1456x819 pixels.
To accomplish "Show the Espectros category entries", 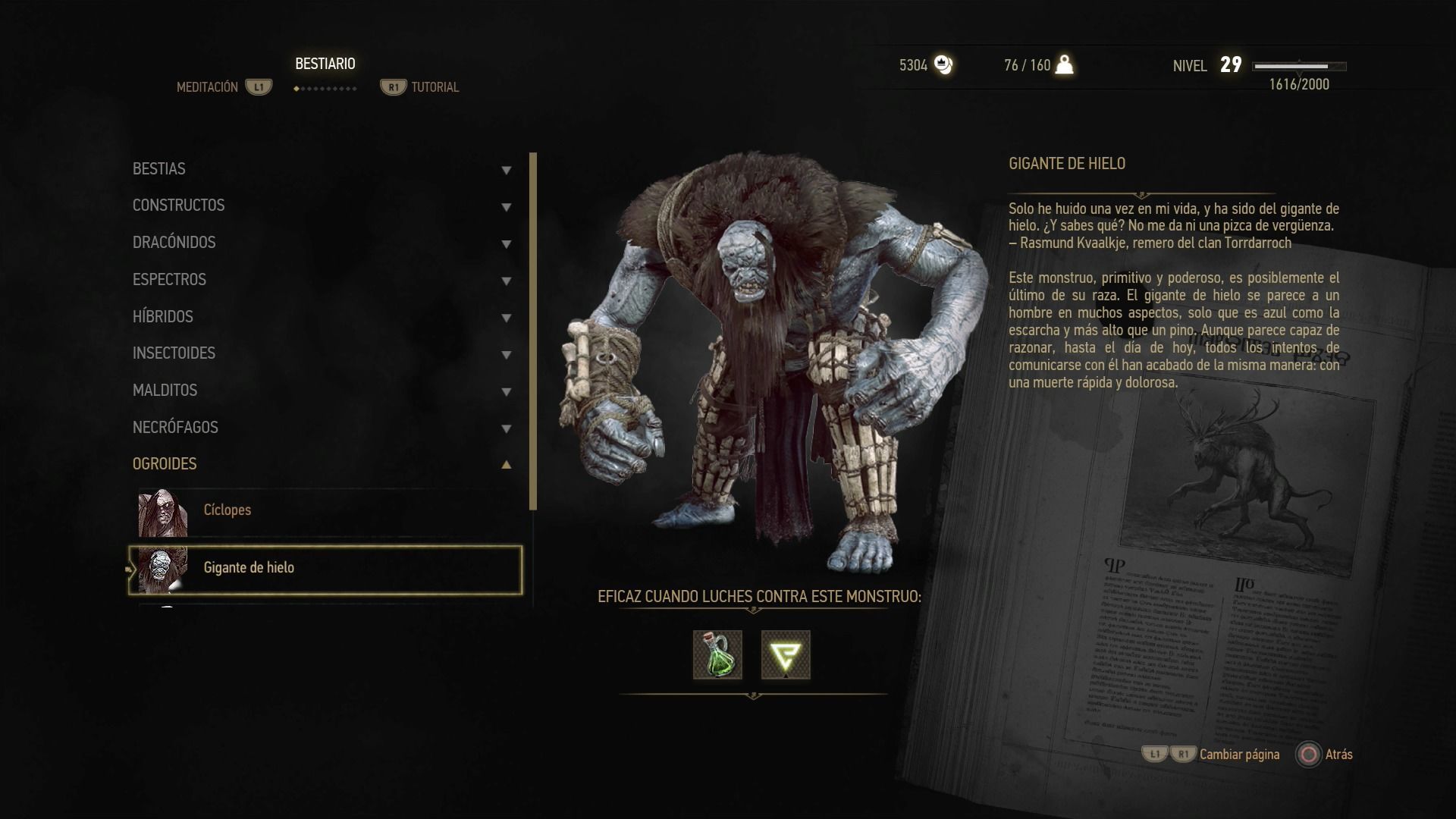I will coord(322,280).
